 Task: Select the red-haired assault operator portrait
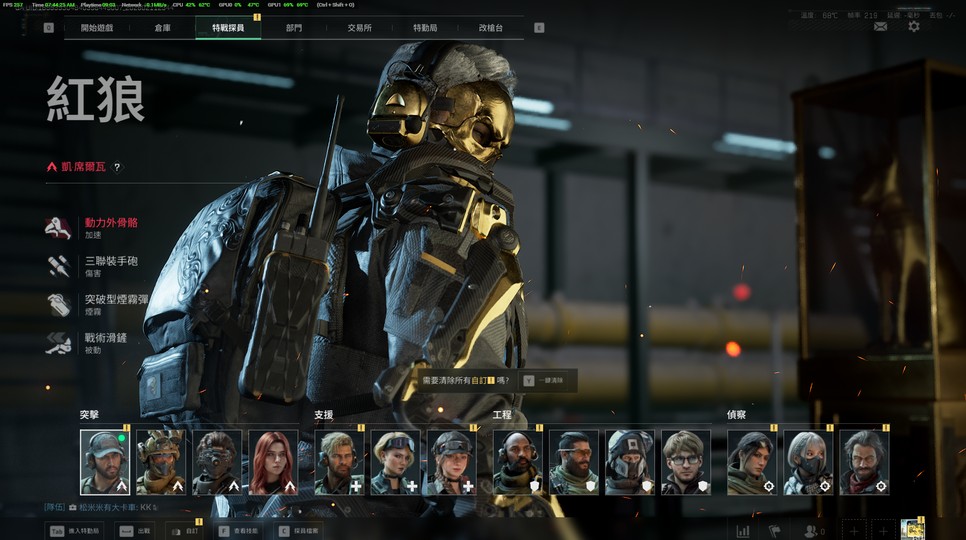point(273,462)
